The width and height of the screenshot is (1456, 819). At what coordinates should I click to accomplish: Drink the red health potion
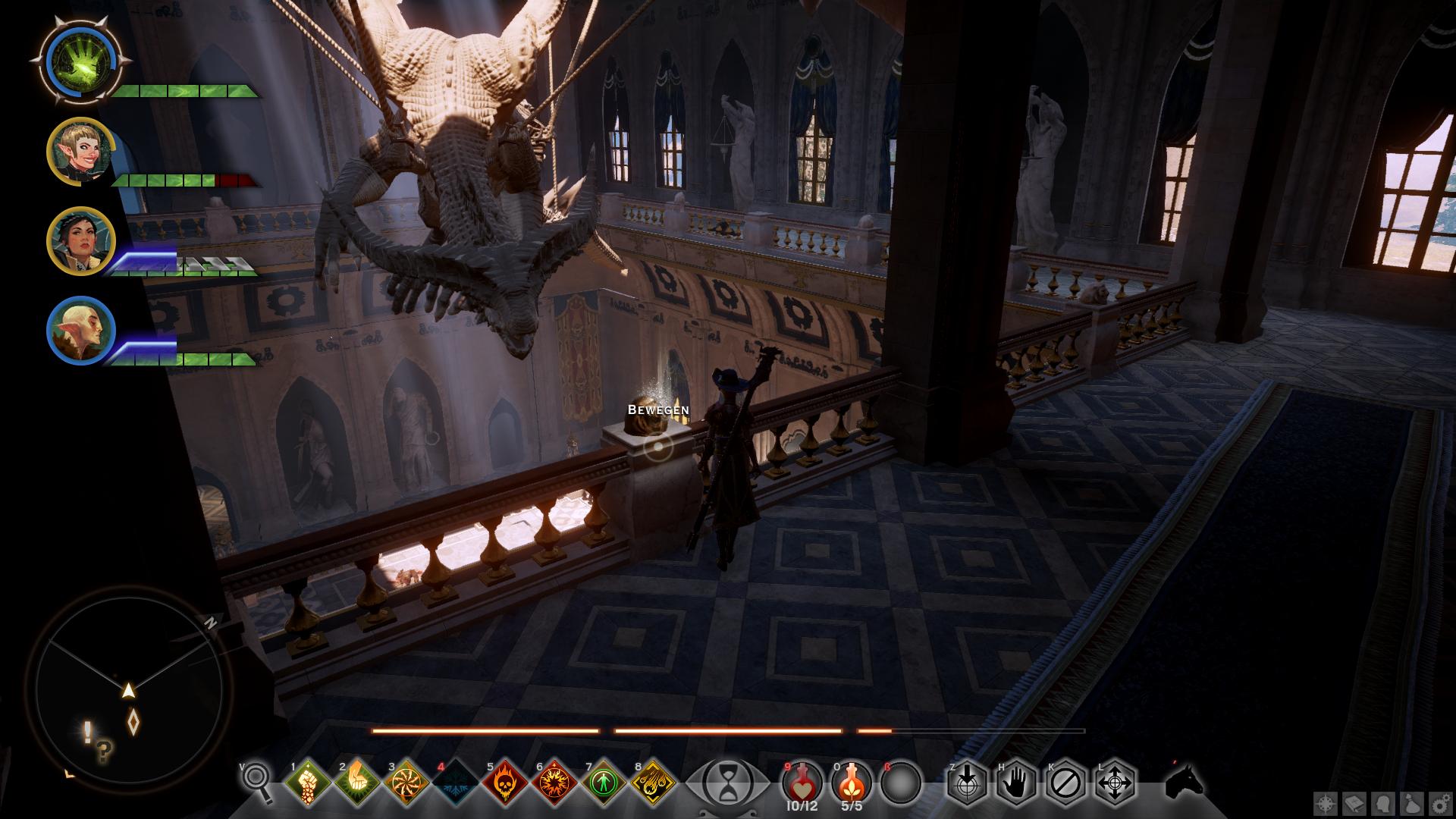(x=802, y=781)
